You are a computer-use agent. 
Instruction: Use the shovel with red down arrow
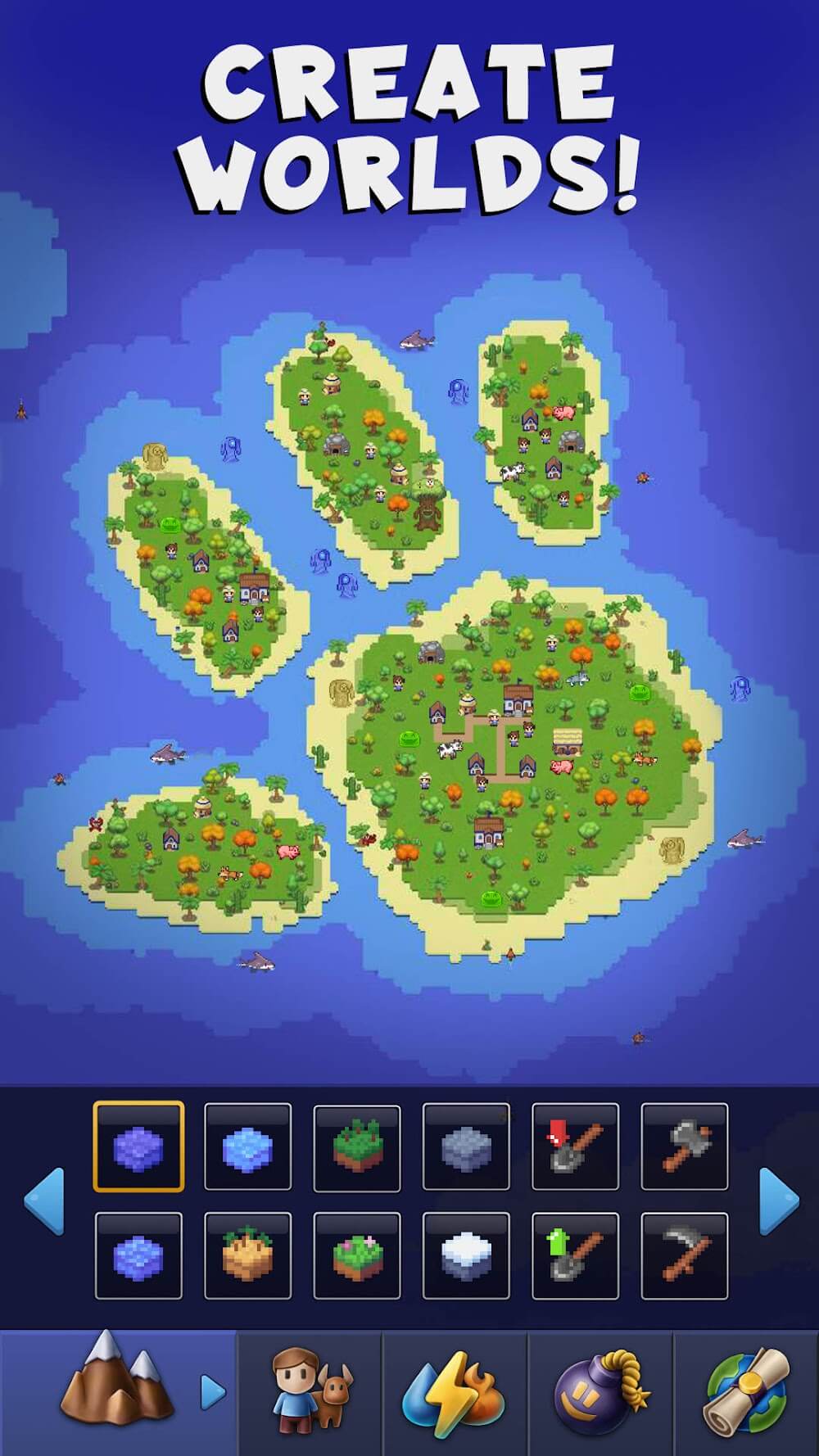pyautogui.click(x=576, y=1146)
